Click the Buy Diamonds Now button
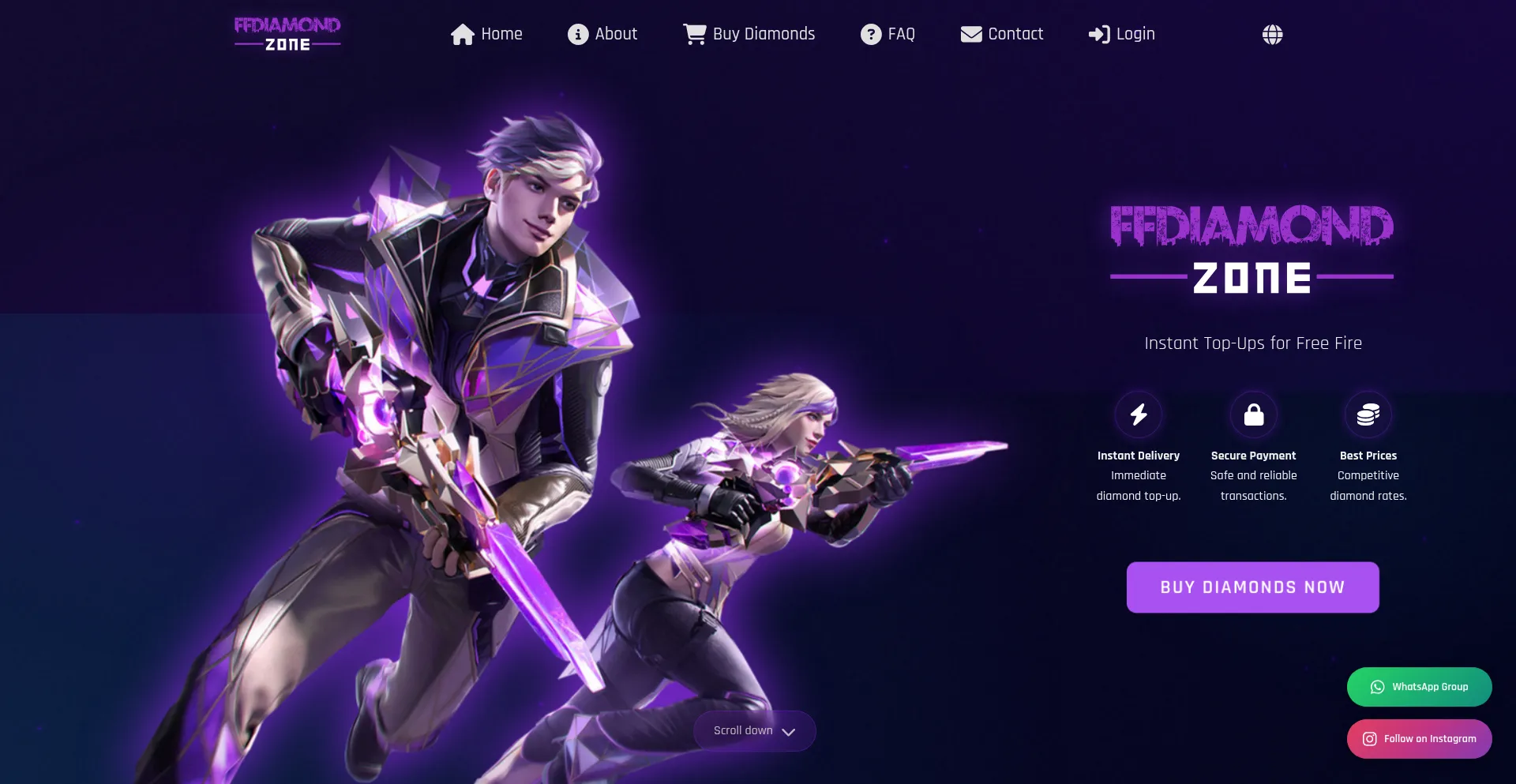Screen dimensions: 1516x784 [1252, 587]
